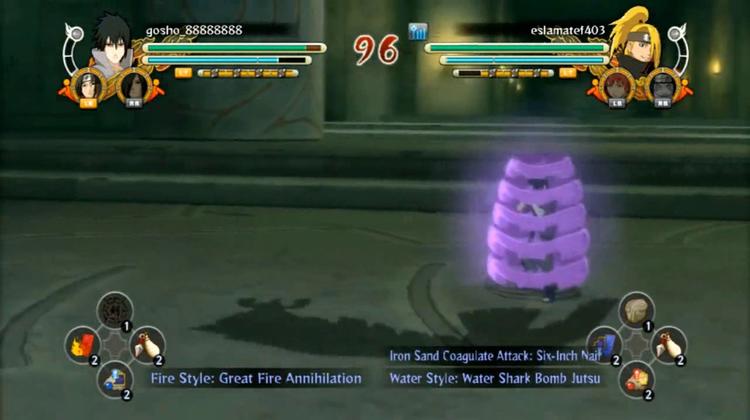Select the fire tag item on the left item wheel
This screenshot has height=420, width=750.
coord(82,345)
